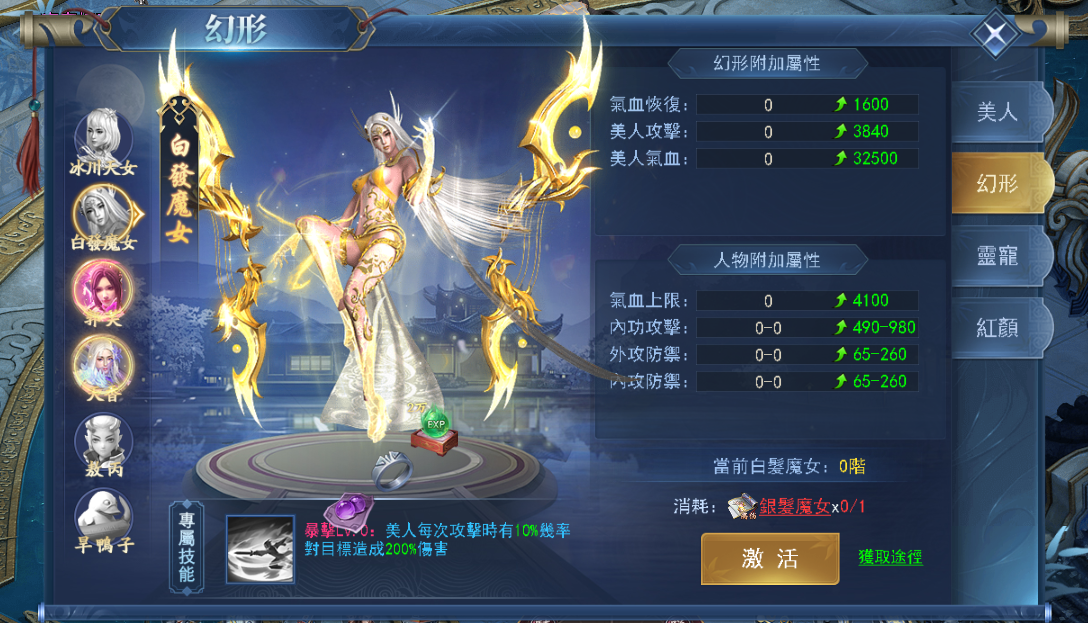Viewport: 1088px width, 623px height.
Task: Select the 旱鴨子 duck portrait
Action: click(x=103, y=515)
